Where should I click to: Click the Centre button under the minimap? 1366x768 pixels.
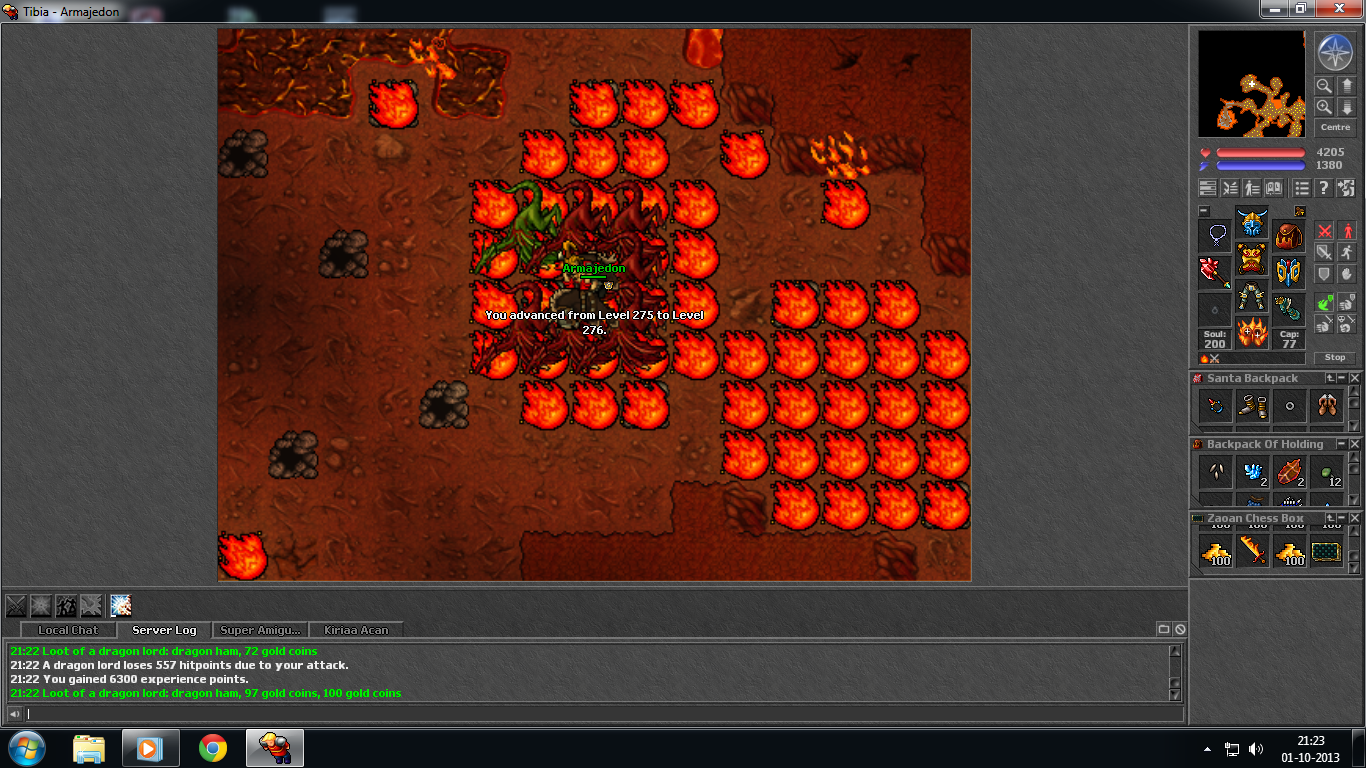(x=1335, y=128)
